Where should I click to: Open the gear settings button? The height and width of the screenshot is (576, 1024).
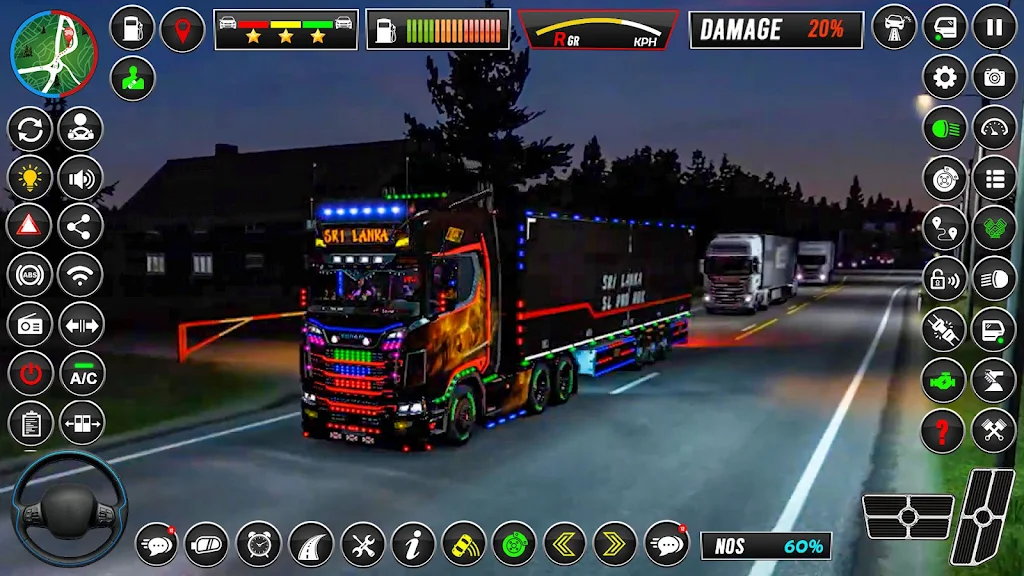pyautogui.click(x=944, y=77)
